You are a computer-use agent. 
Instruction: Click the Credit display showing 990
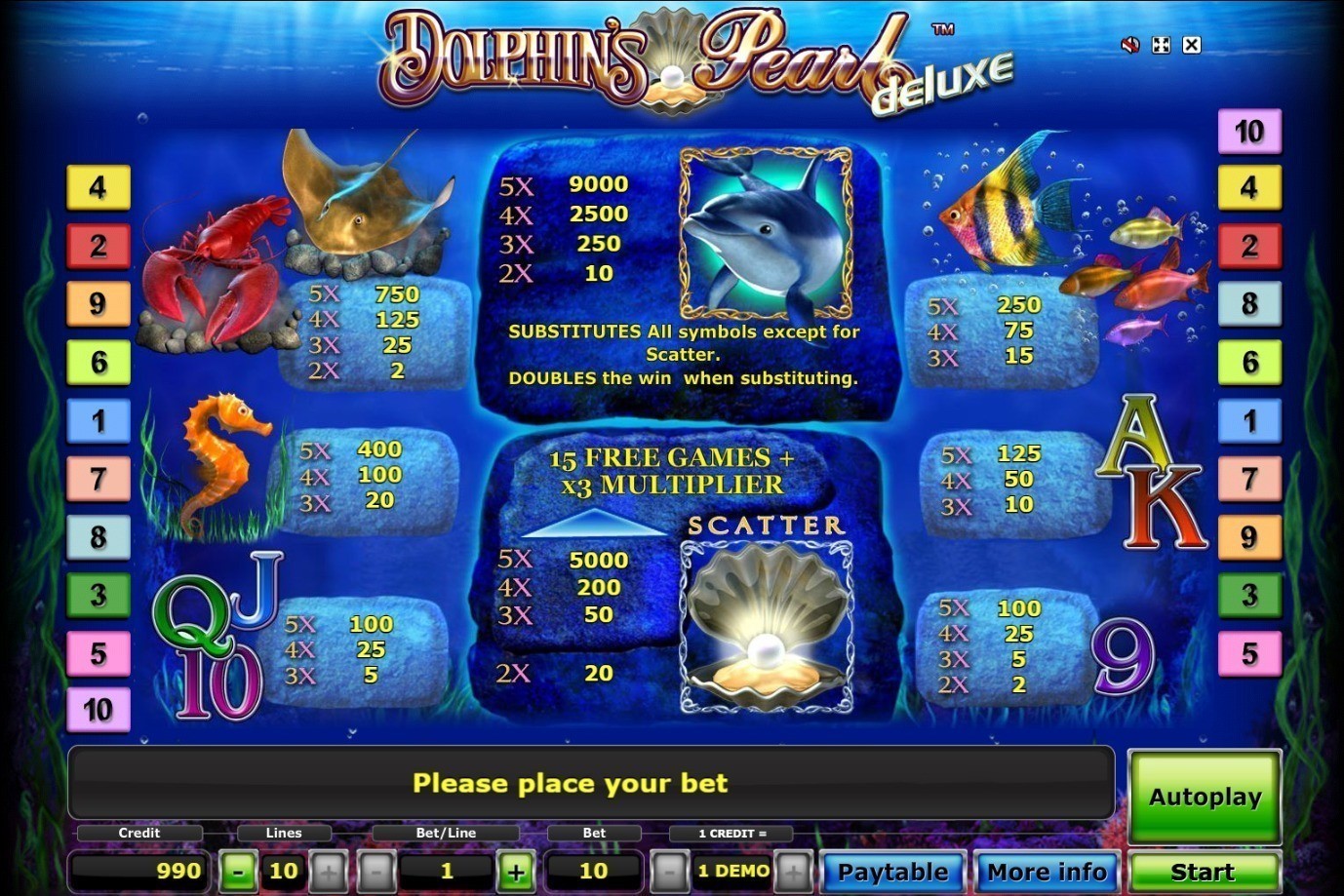(x=137, y=871)
